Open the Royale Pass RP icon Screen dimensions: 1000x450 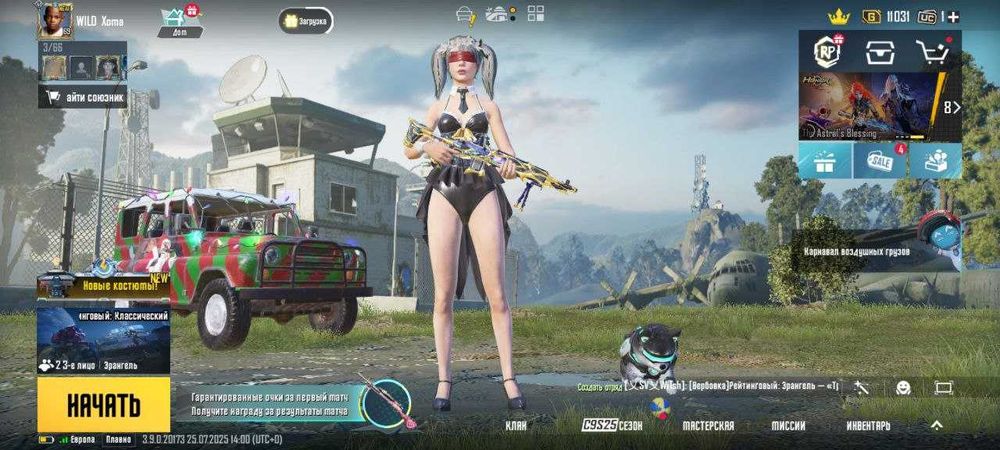[826, 52]
